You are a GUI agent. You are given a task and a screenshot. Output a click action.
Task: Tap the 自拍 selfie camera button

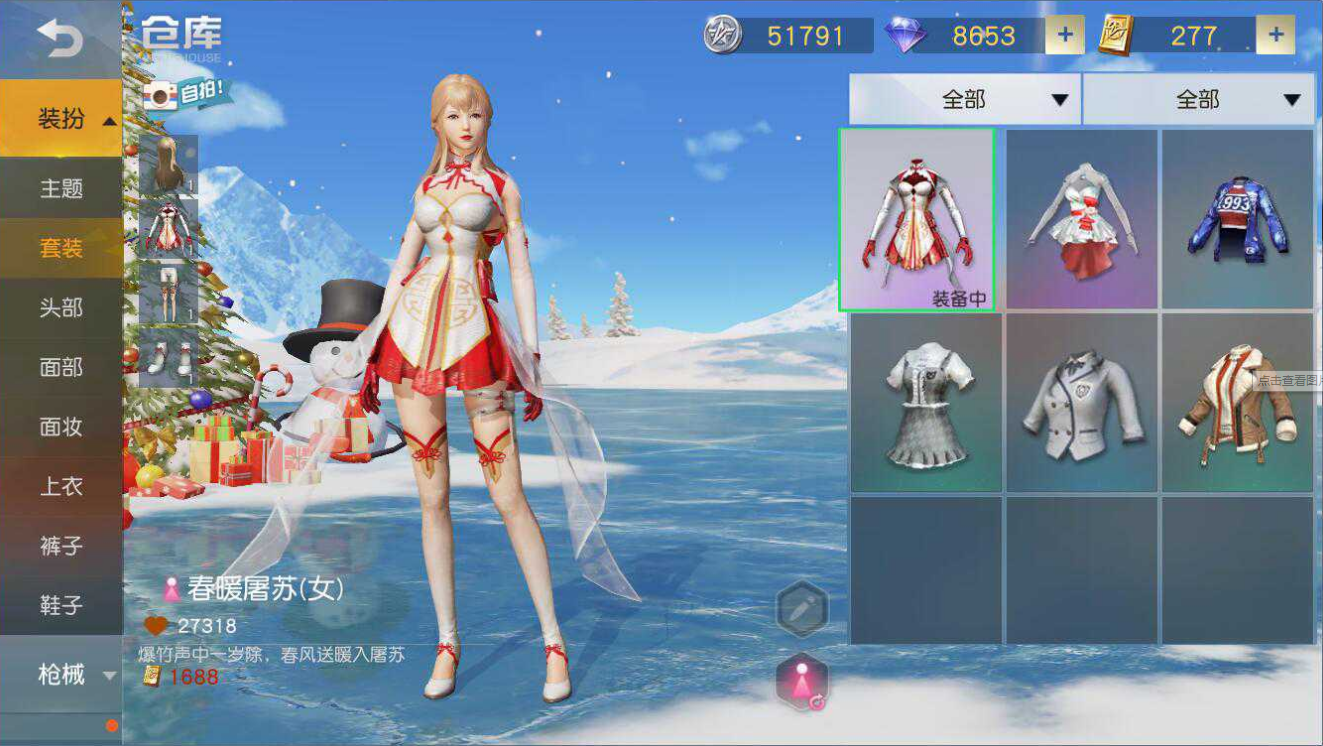coord(187,95)
